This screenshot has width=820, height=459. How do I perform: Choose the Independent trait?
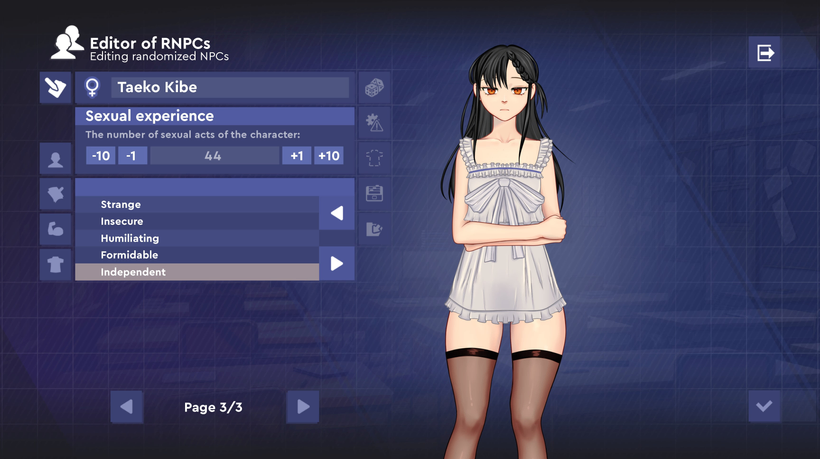click(197, 272)
